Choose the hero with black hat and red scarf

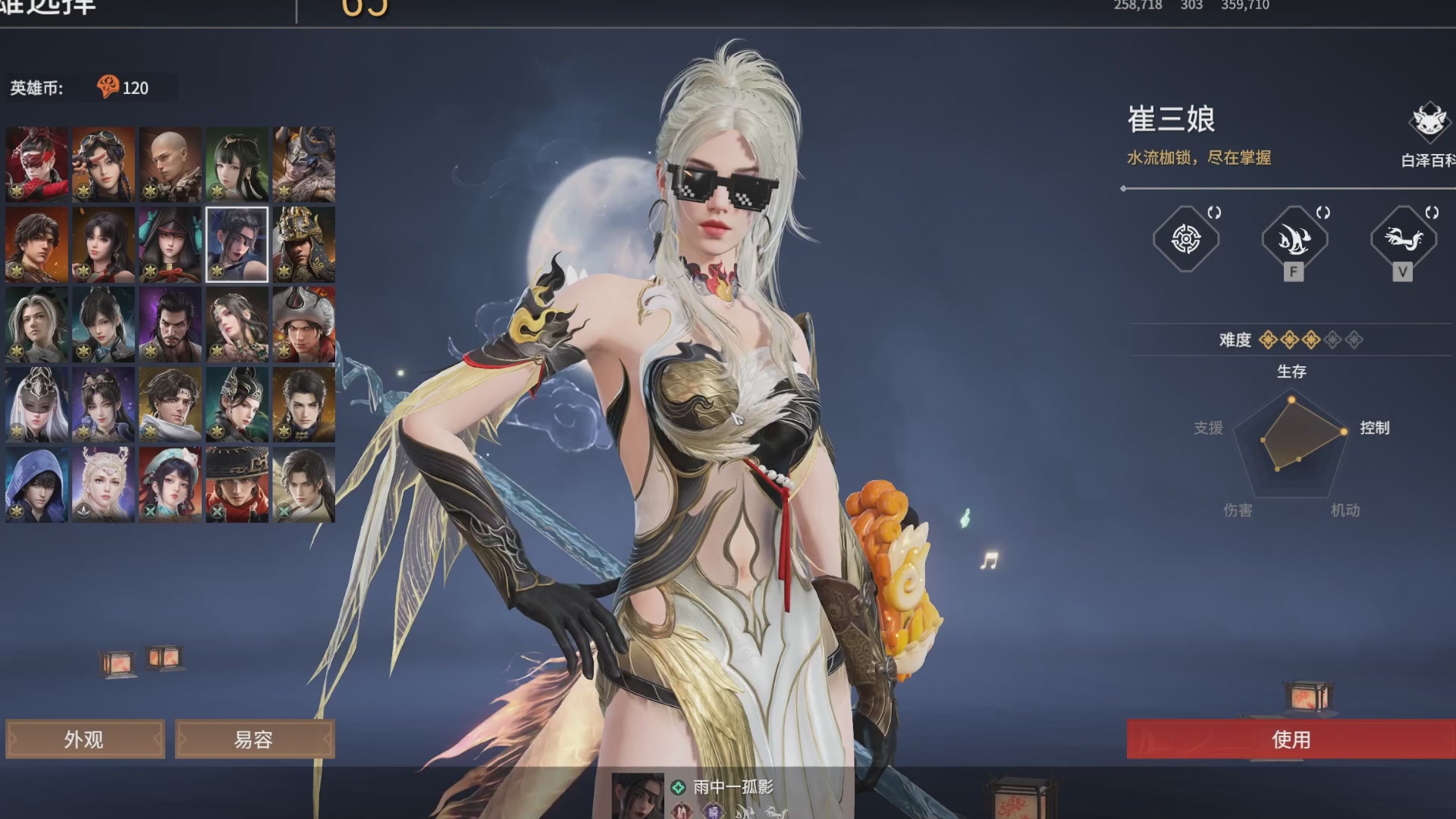point(237,485)
